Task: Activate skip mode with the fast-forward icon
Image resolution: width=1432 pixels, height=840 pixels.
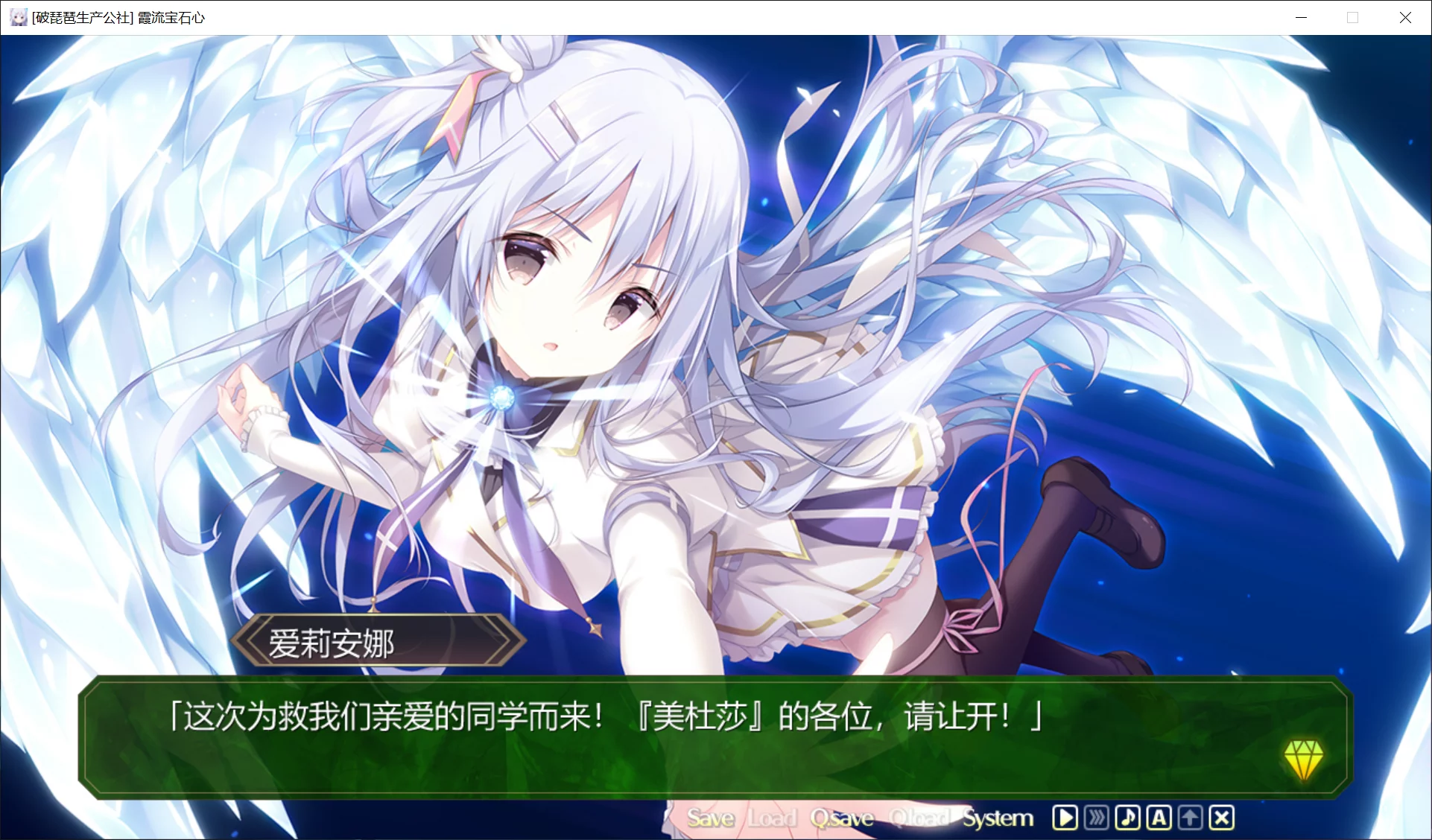Action: (1096, 817)
